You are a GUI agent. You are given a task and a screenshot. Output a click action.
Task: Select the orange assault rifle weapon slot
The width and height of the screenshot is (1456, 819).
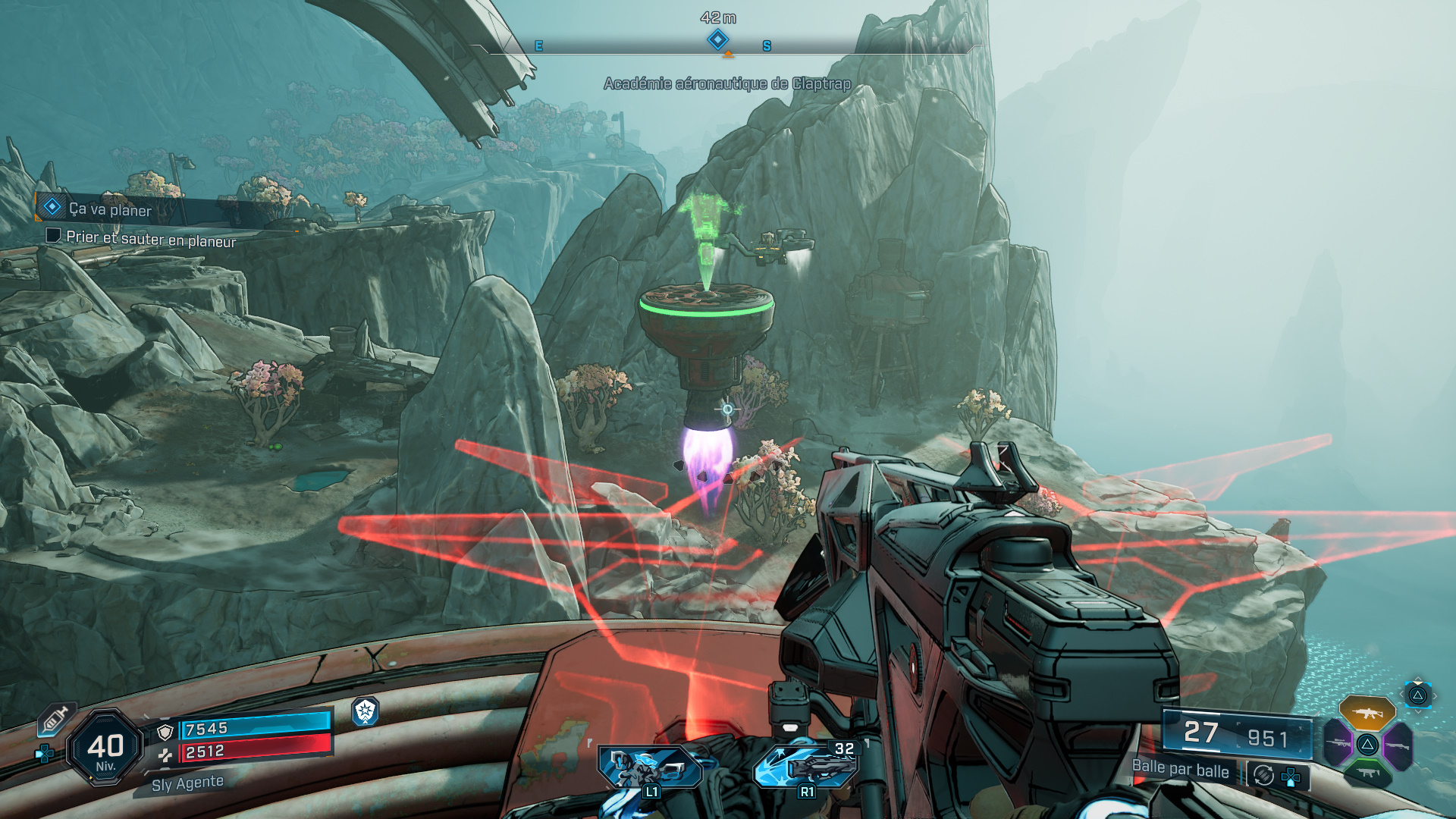click(x=1367, y=713)
